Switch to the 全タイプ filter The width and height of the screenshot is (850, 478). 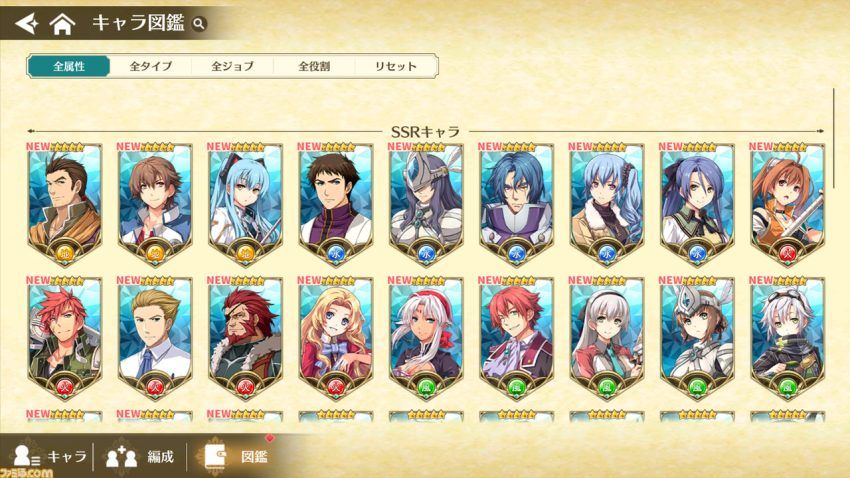(151, 66)
